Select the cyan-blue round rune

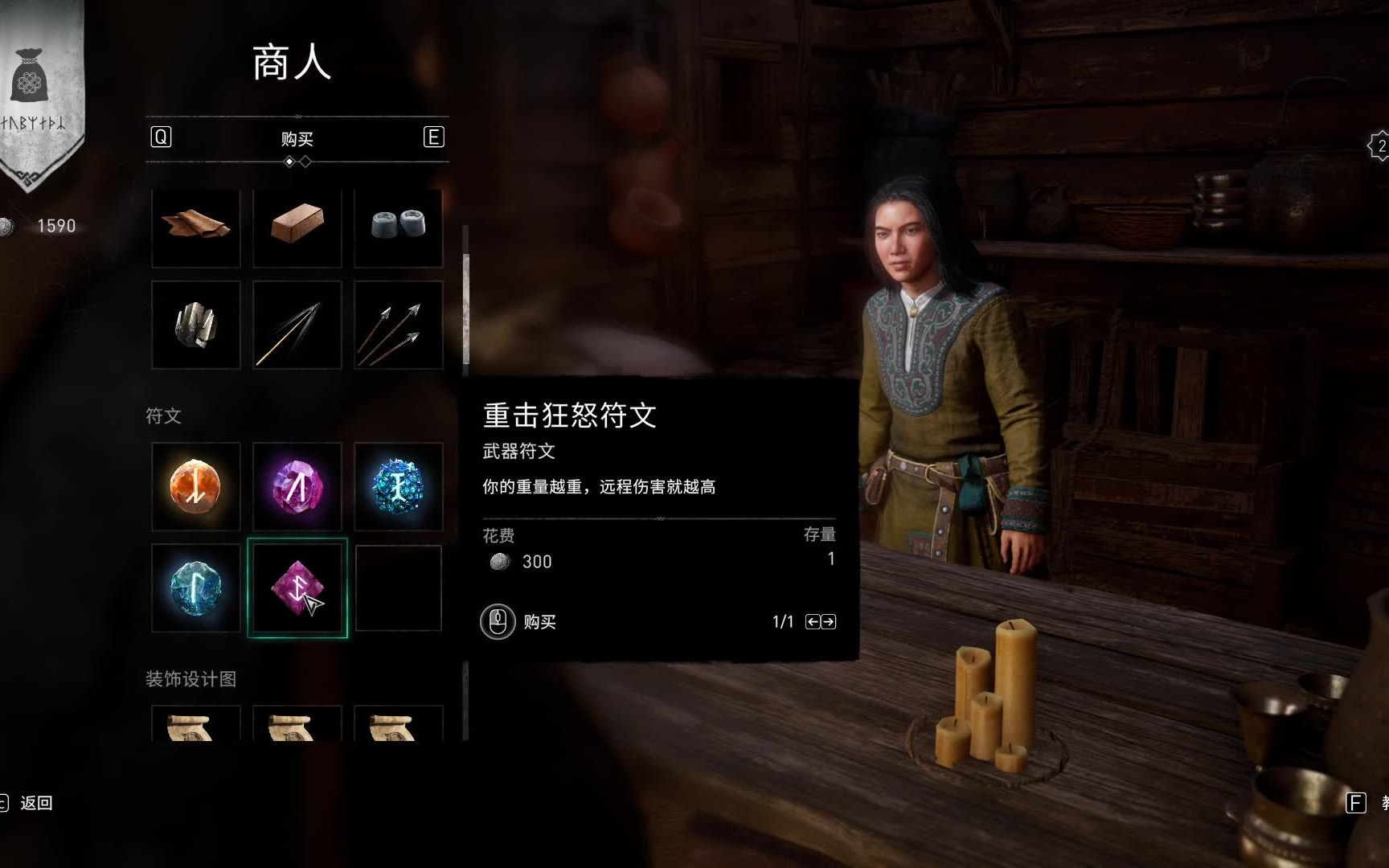coord(196,588)
